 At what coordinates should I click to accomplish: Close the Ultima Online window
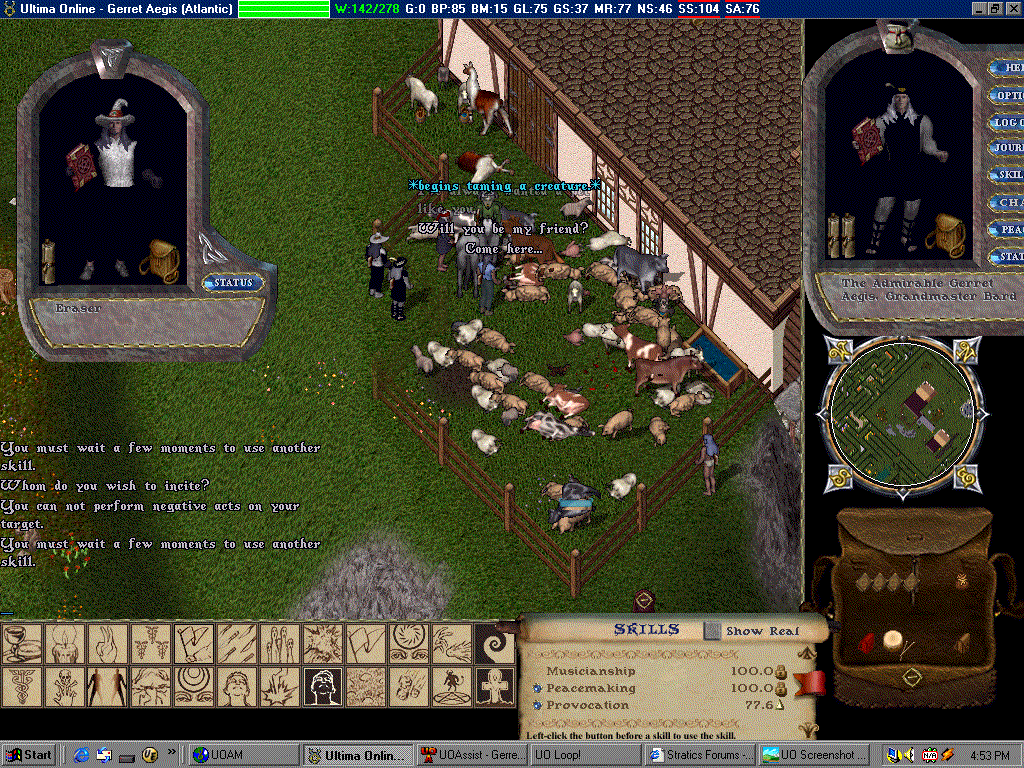click(1012, 9)
